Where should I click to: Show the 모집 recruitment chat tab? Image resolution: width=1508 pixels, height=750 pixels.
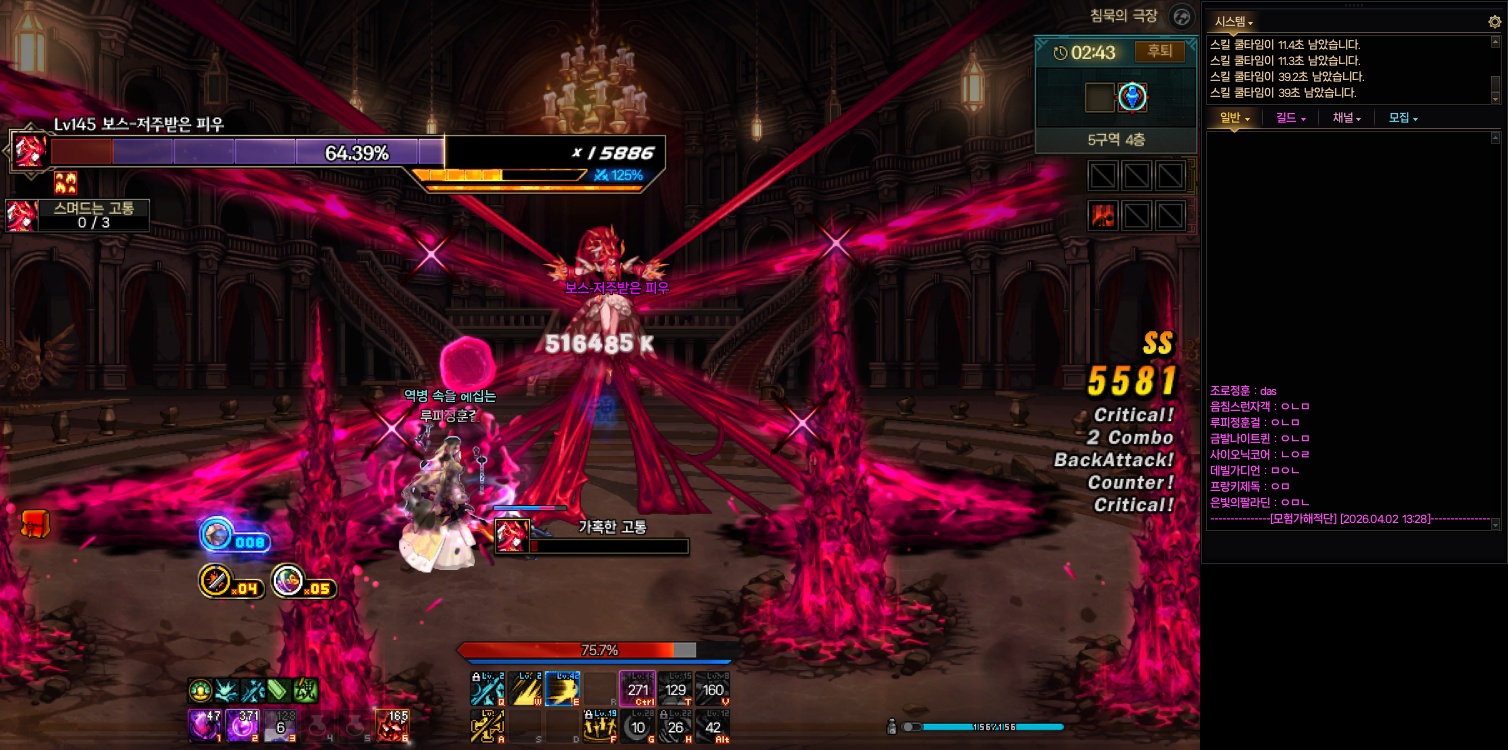pyautogui.click(x=1403, y=118)
